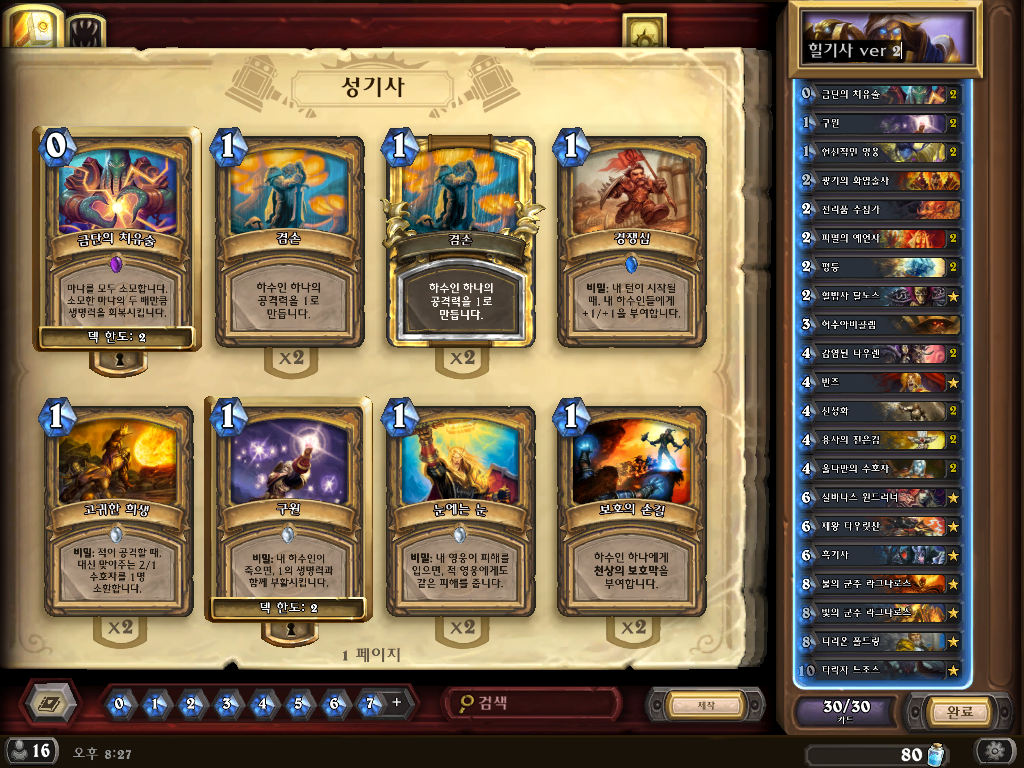Choose the 보호의 손길 card

tap(631, 508)
